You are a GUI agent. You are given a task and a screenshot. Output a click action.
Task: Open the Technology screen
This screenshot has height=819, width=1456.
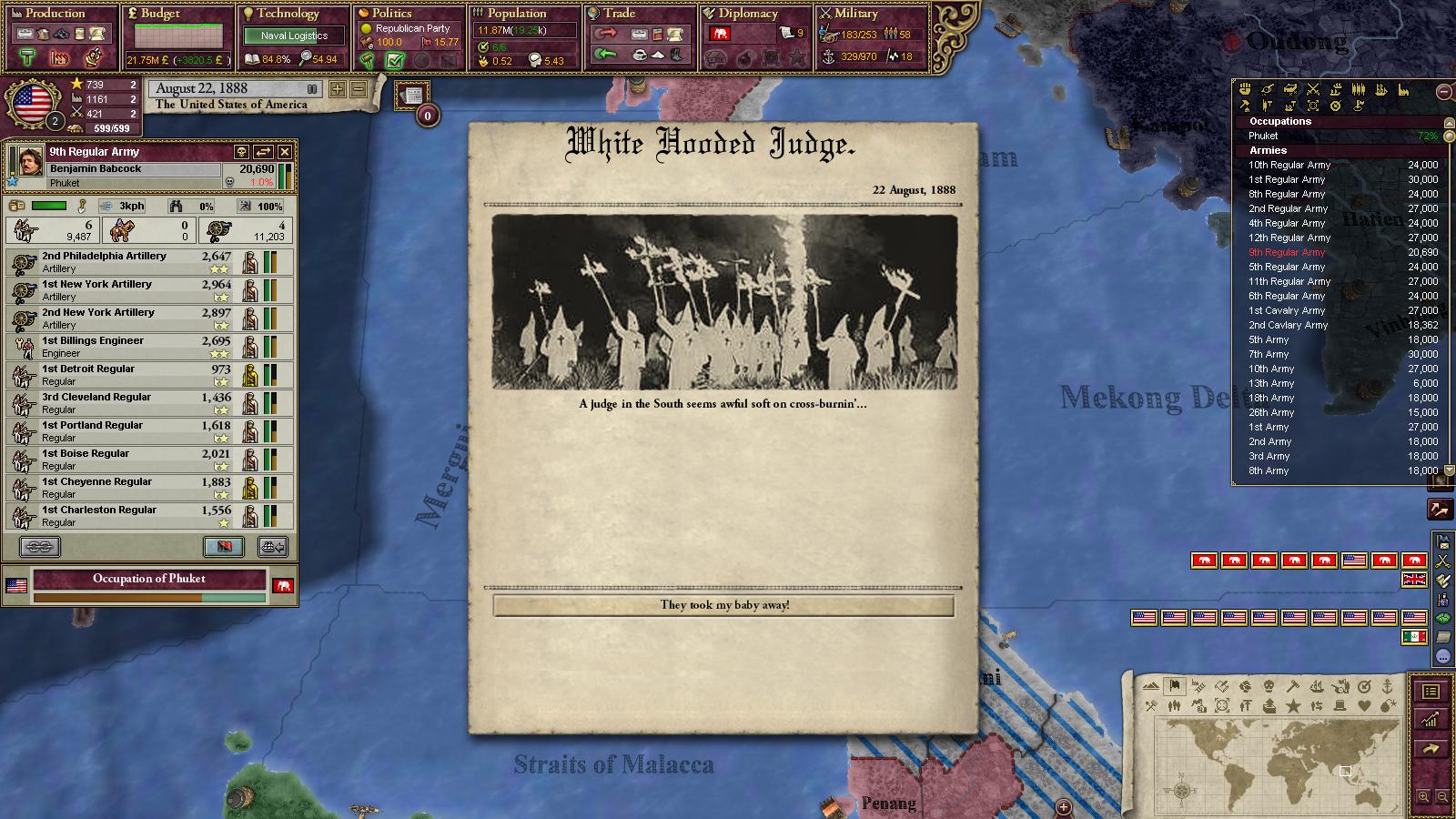288,14
